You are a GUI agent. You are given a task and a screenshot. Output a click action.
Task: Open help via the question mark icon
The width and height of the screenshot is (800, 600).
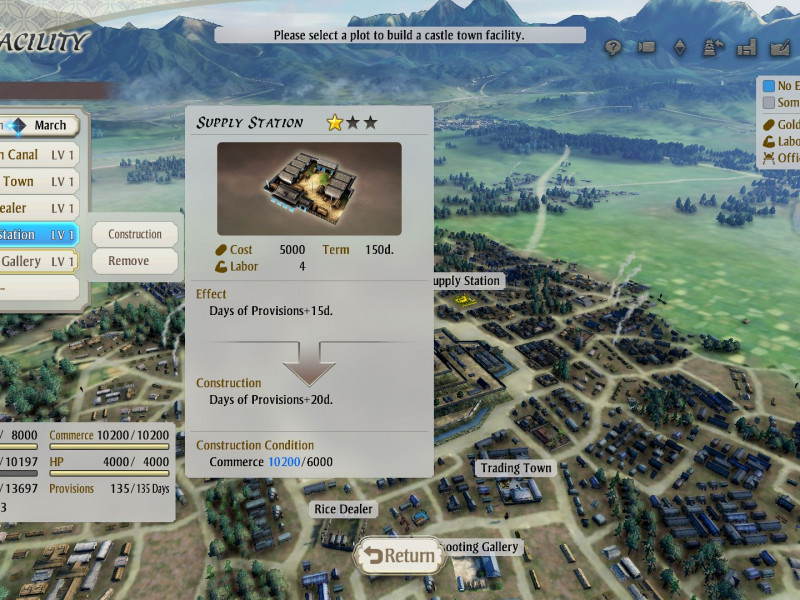click(614, 47)
